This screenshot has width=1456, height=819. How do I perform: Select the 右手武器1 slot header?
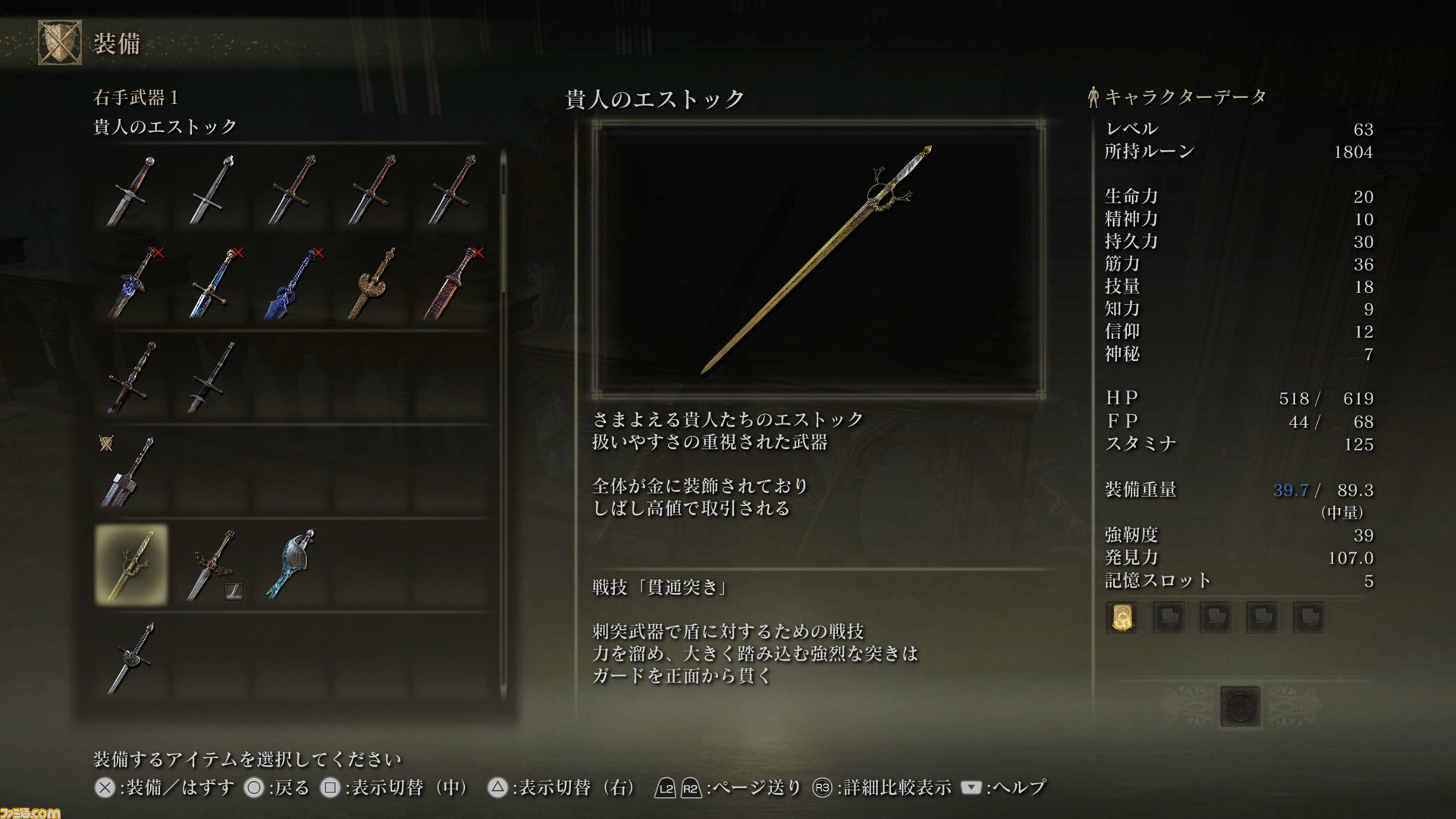pyautogui.click(x=133, y=97)
